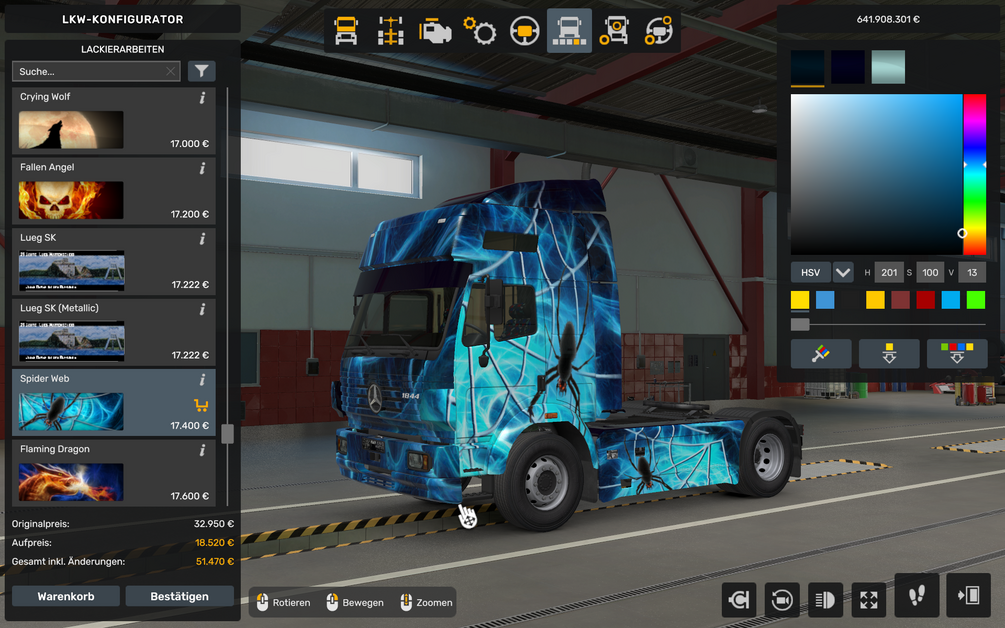This screenshot has height=628, width=1005.
Task: Show info for Spider Web paint job
Action: (x=202, y=380)
